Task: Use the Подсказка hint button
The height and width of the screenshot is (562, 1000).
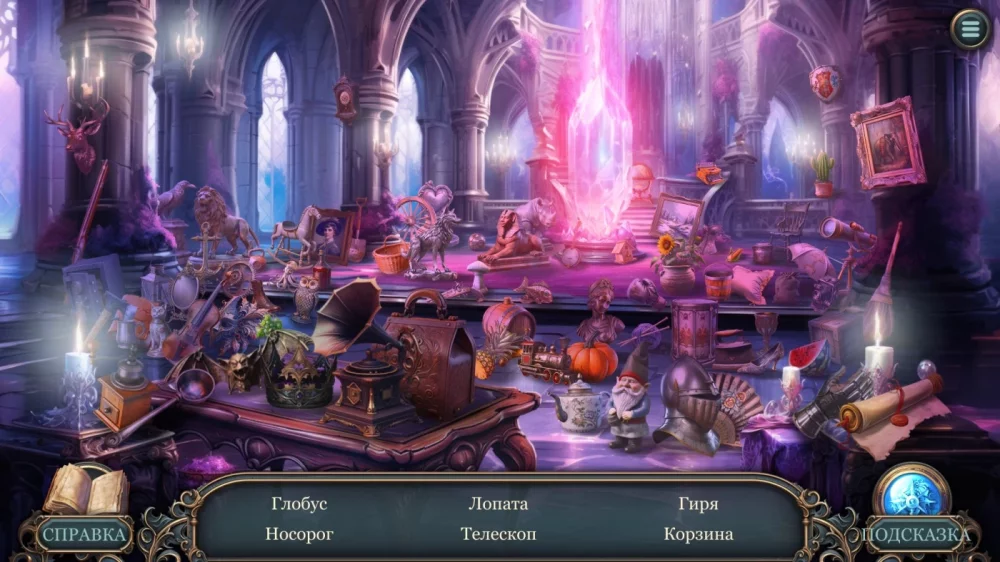Action: [911, 510]
